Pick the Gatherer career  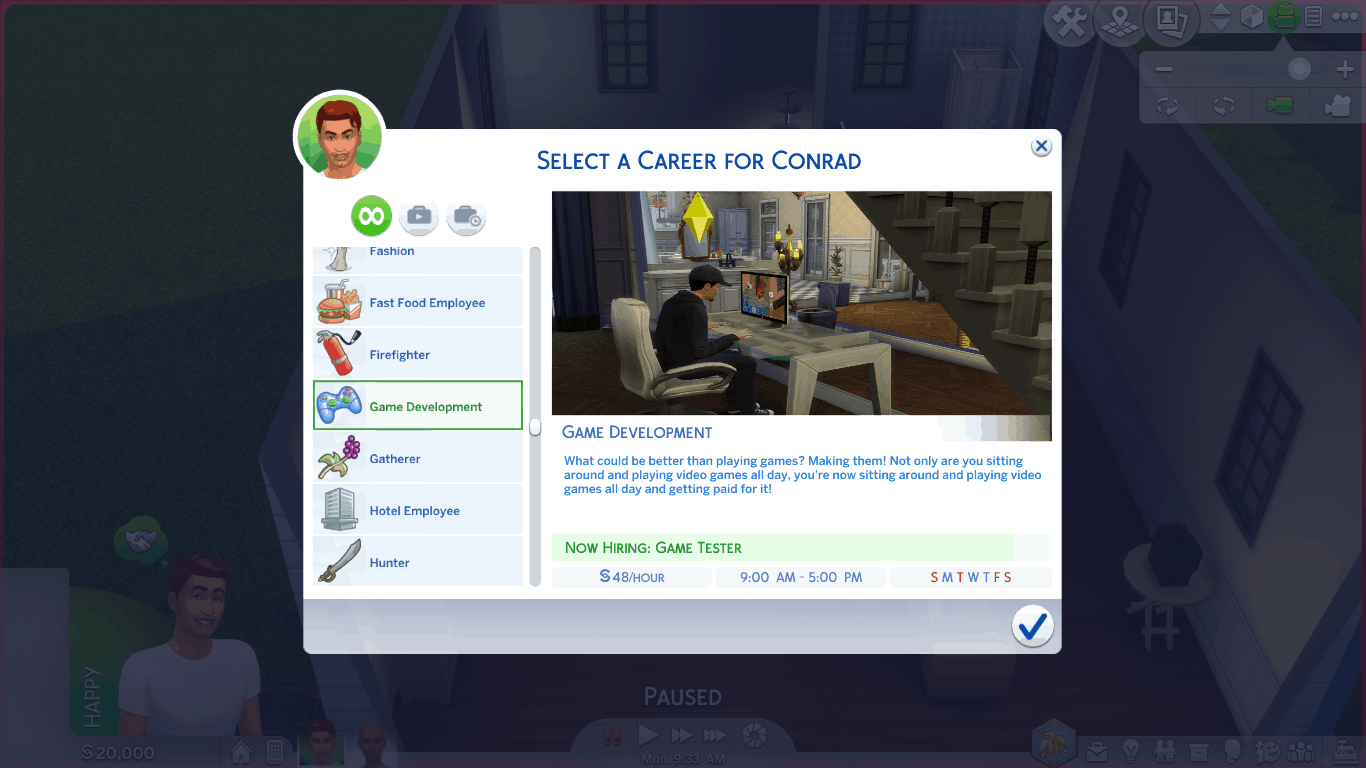[x=418, y=459]
